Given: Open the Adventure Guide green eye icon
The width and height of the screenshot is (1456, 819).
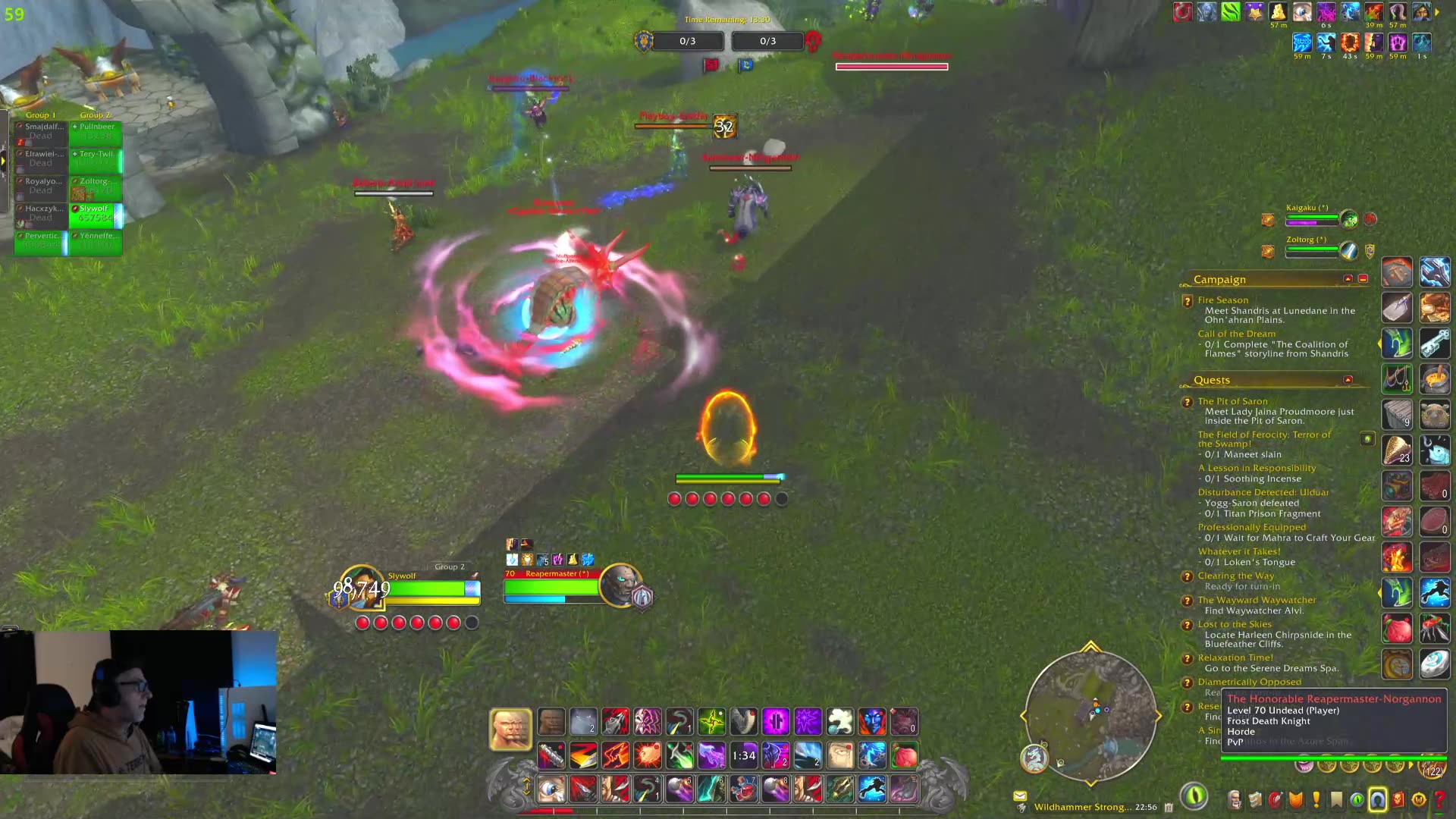Looking at the screenshot, I should [x=1357, y=799].
